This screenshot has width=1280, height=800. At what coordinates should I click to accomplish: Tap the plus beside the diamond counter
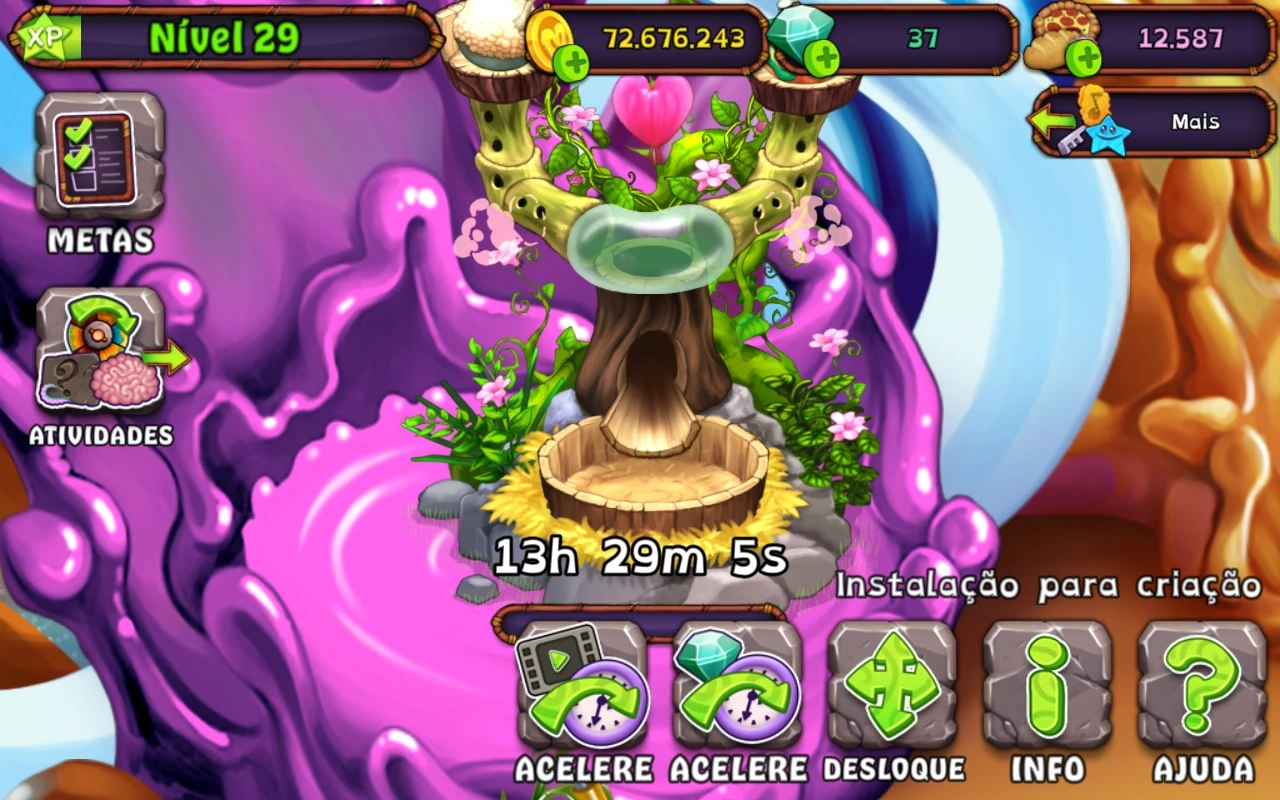click(824, 57)
